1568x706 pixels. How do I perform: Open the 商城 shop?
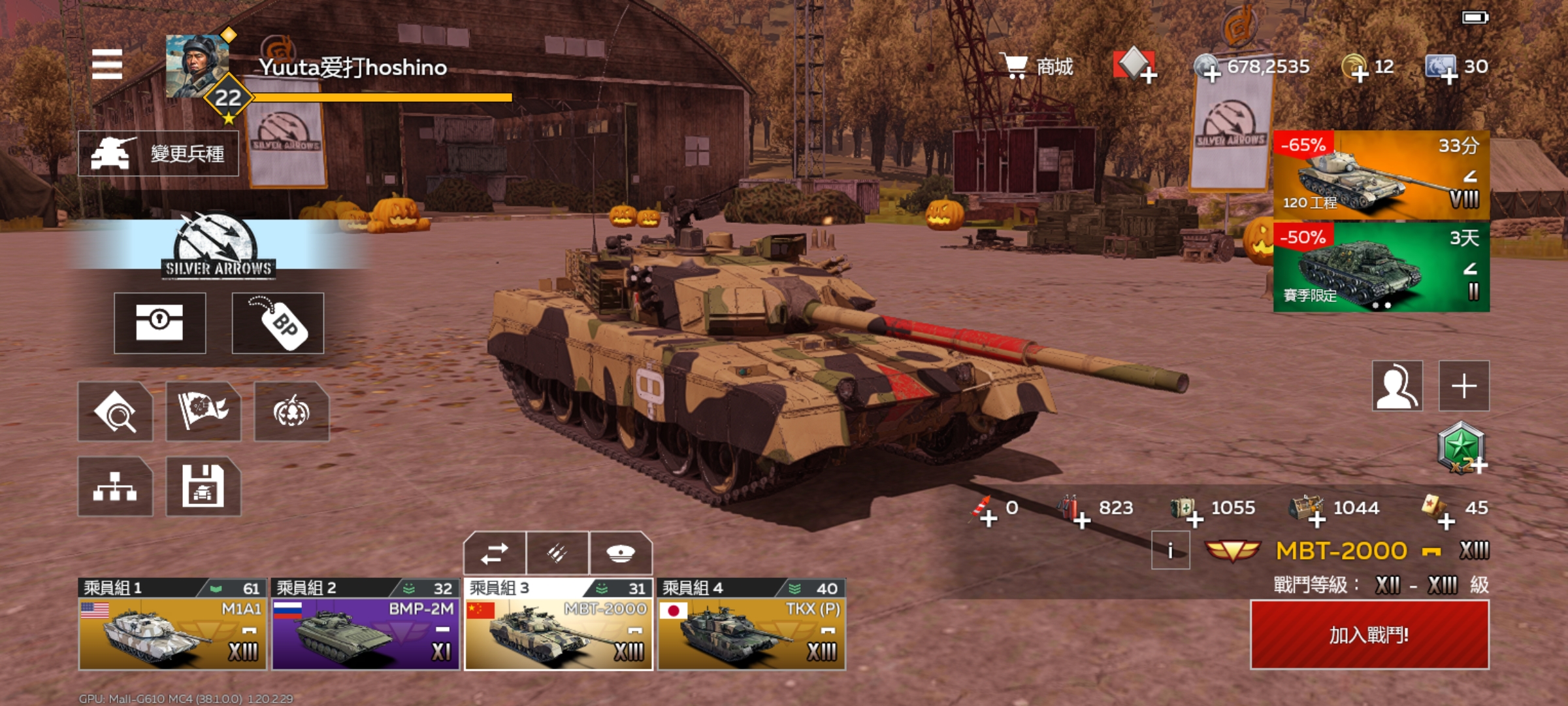[x=1040, y=66]
